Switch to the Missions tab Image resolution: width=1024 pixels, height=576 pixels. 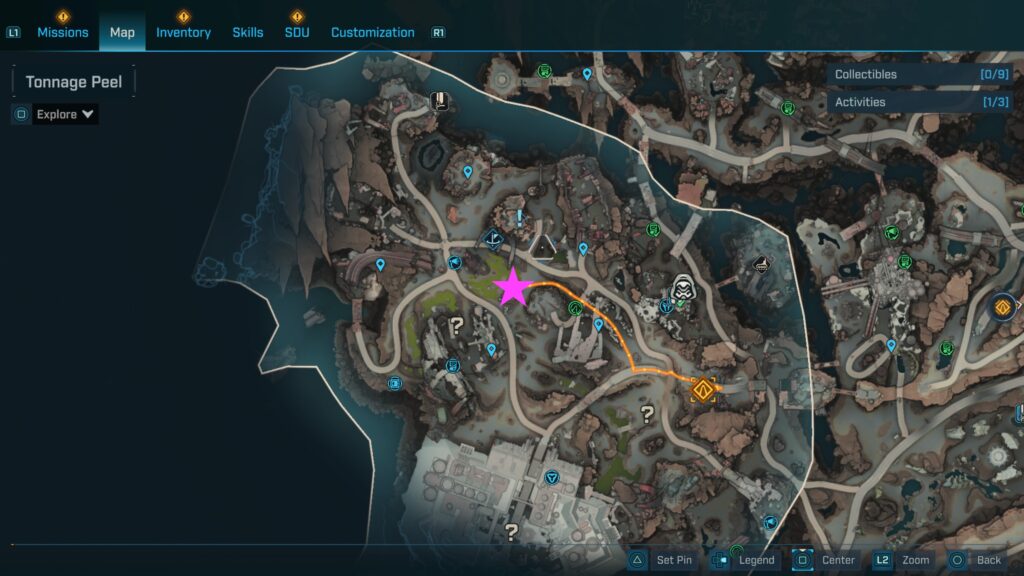click(x=63, y=32)
